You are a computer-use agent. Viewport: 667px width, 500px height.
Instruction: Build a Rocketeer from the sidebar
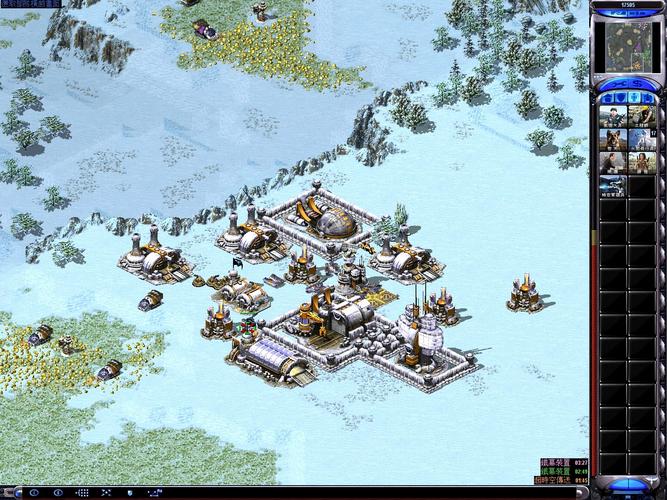click(x=641, y=139)
